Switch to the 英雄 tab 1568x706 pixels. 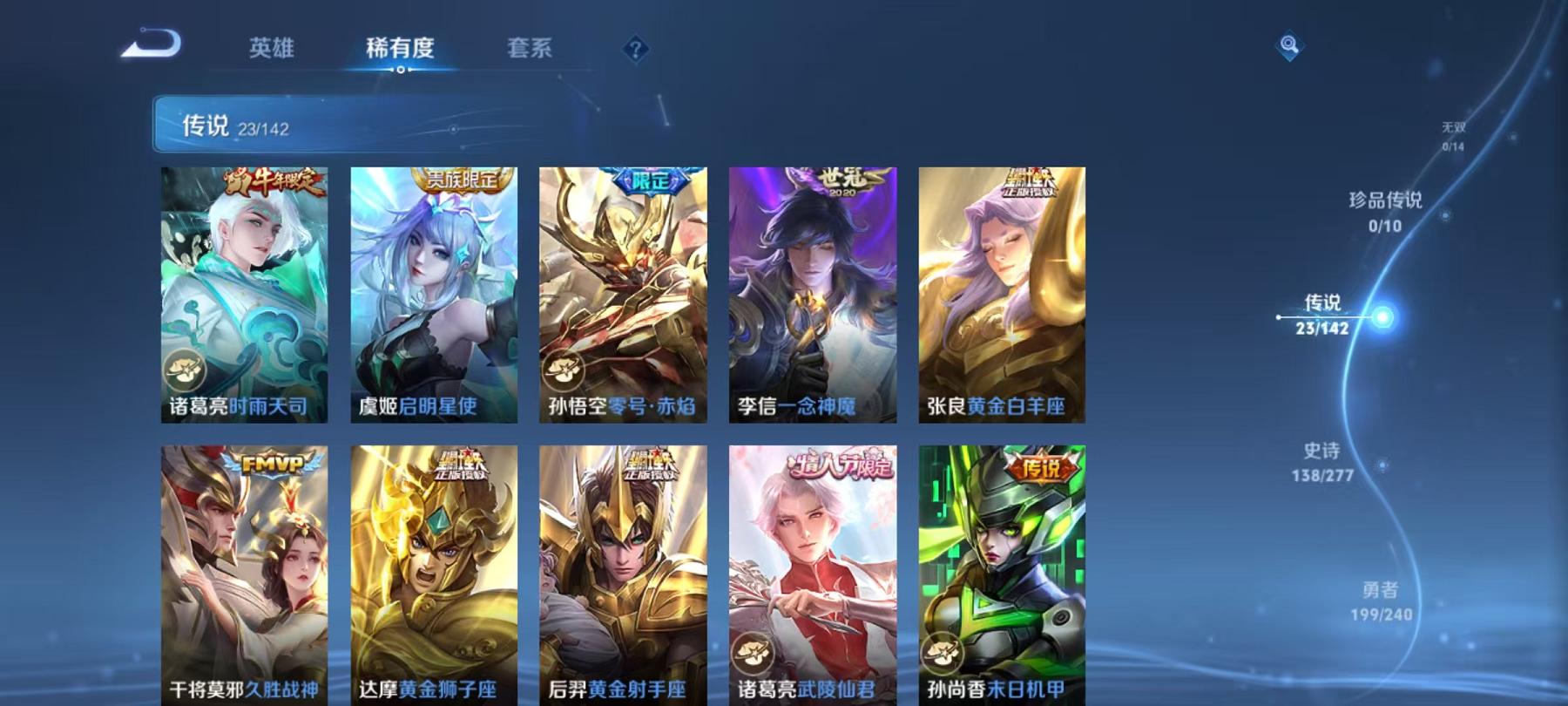(270, 50)
